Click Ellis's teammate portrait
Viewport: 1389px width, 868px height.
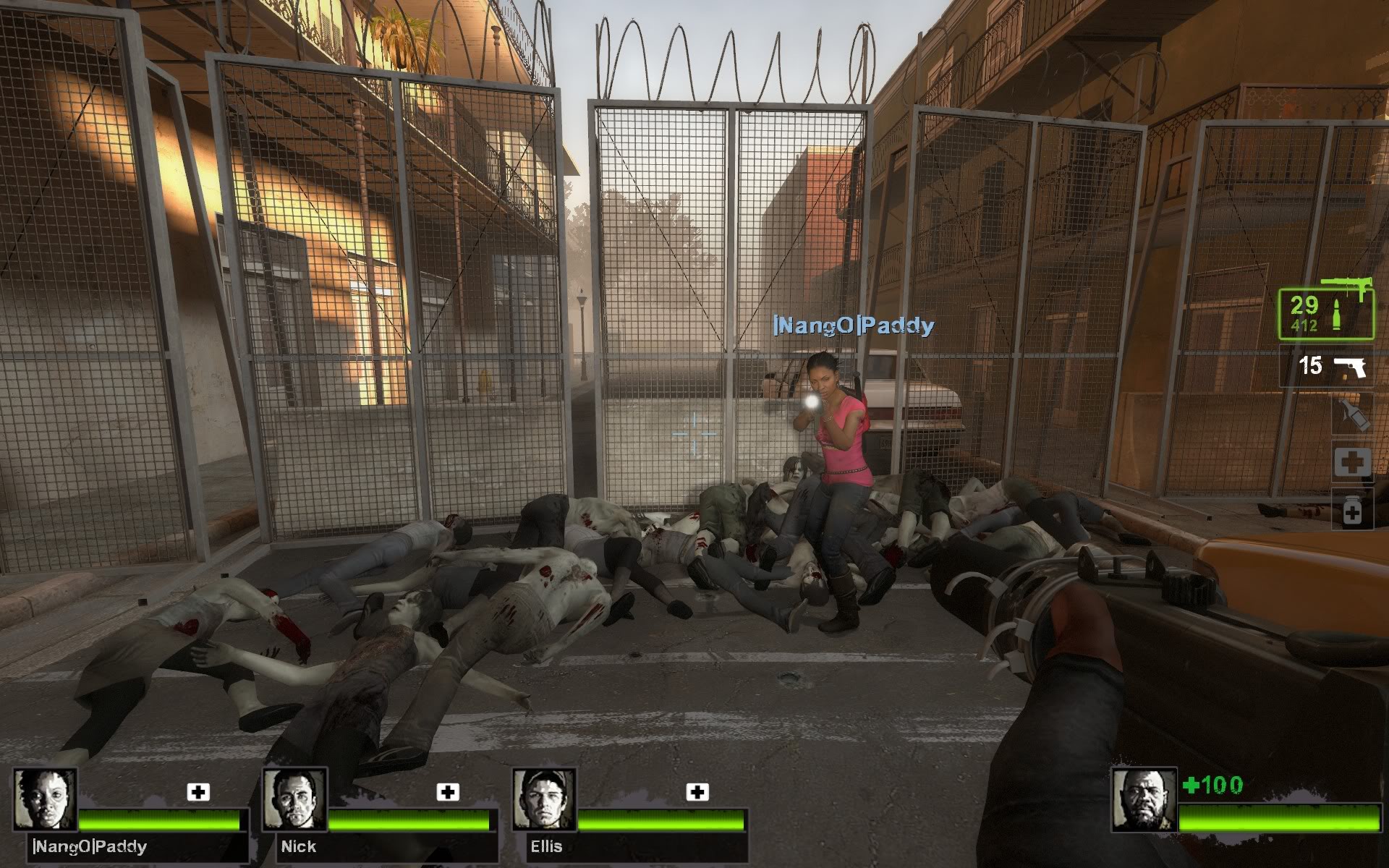(x=544, y=799)
